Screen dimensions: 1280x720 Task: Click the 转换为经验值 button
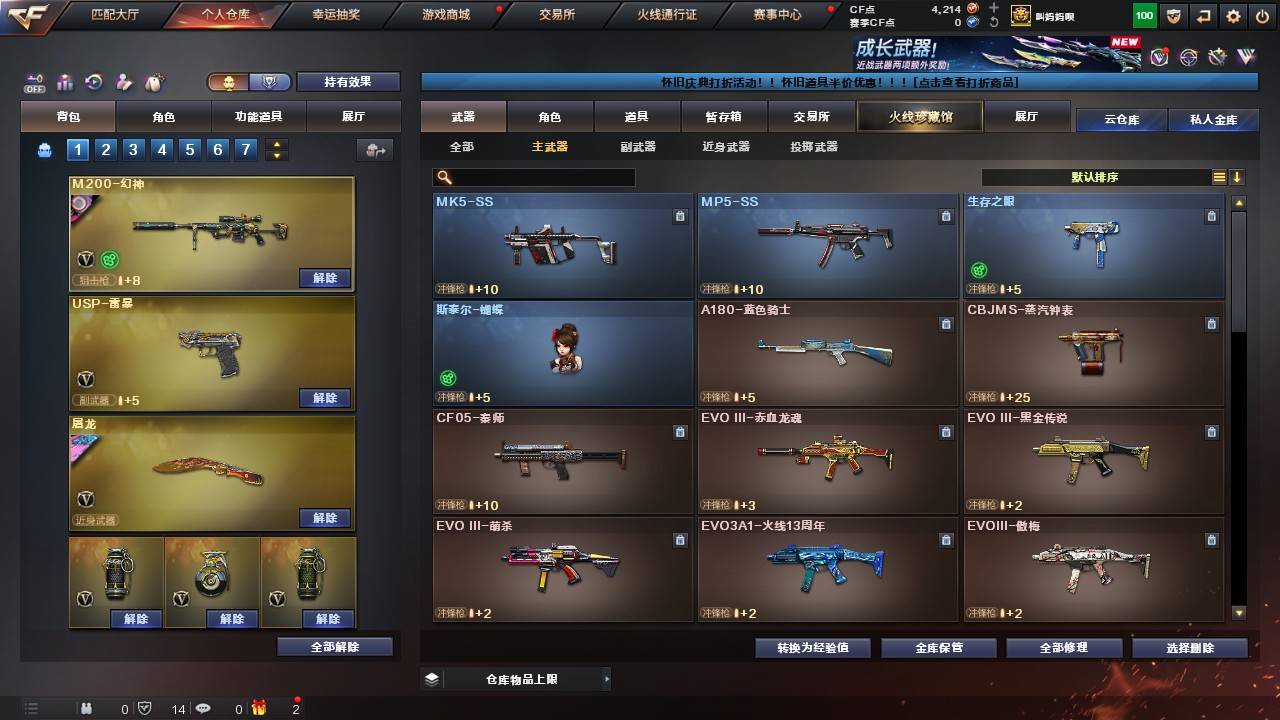point(813,647)
